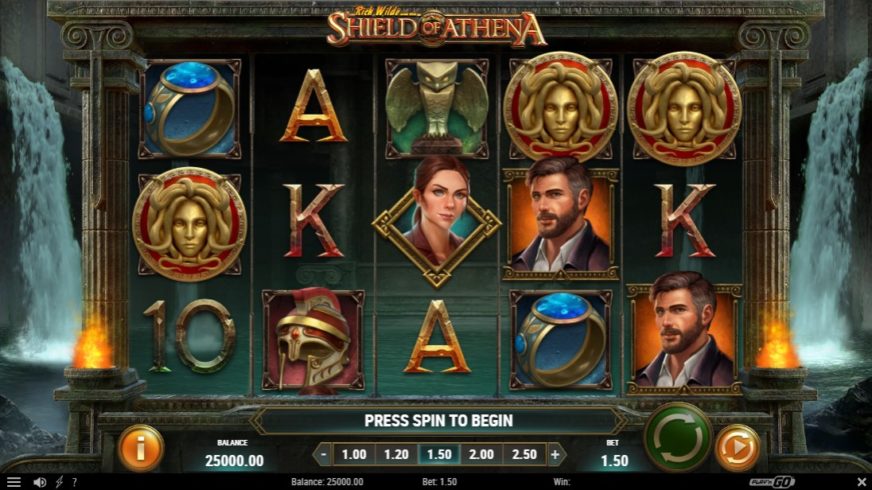The width and height of the screenshot is (872, 490).
Task: Open the paytable info button
Action: click(141, 447)
